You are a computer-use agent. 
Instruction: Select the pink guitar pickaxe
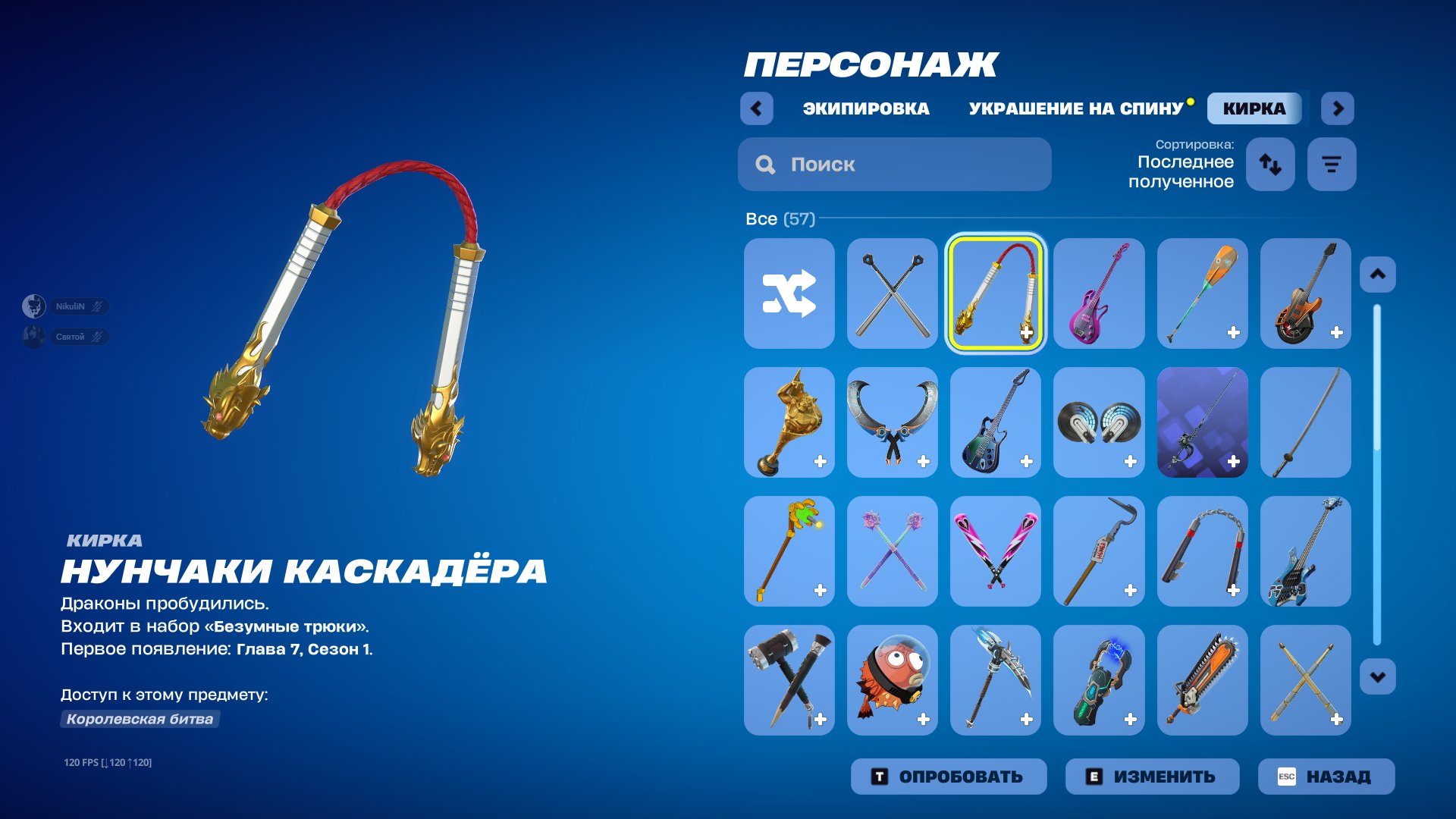coord(1099,293)
